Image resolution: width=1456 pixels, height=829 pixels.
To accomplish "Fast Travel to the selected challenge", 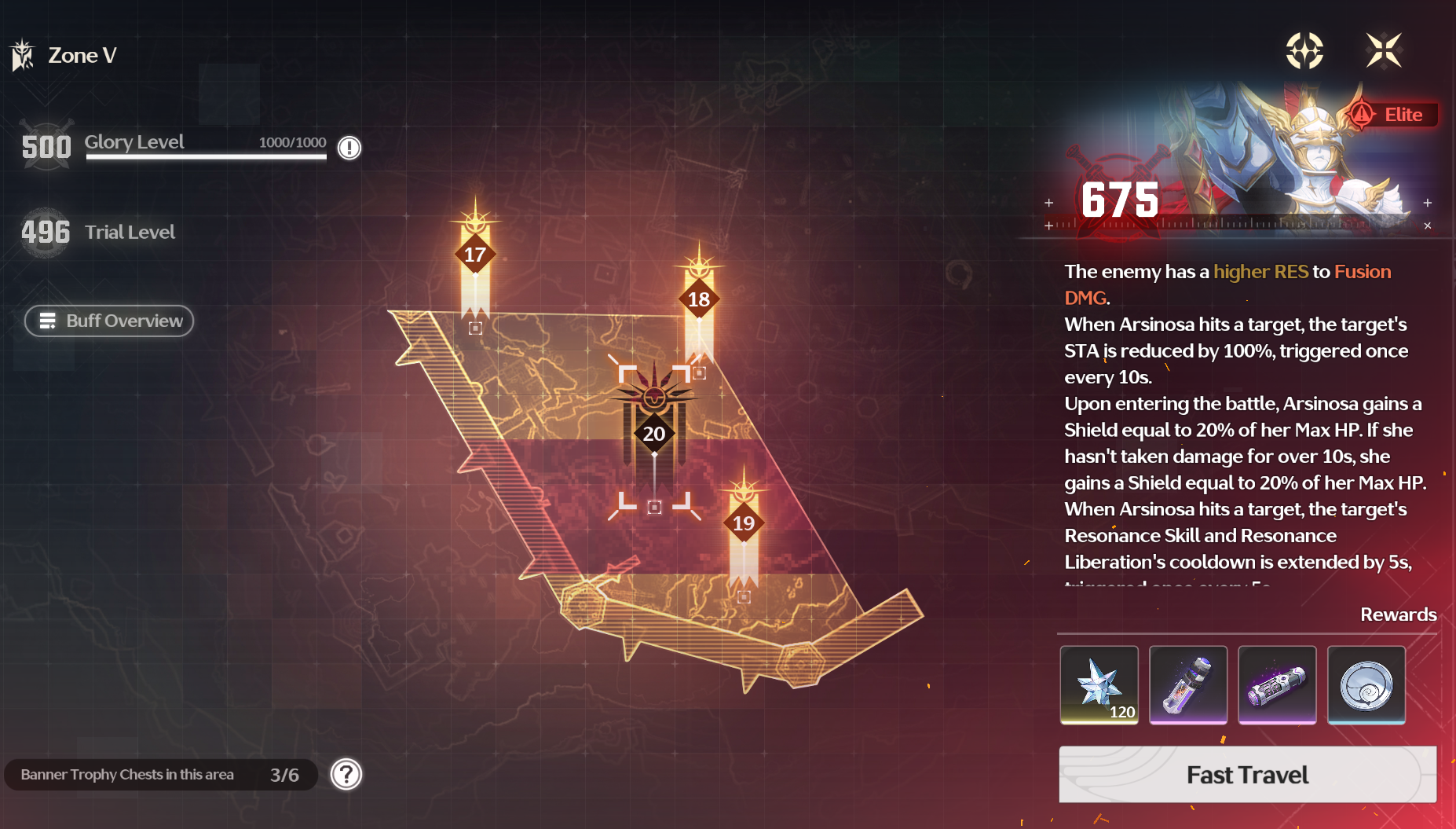I will click(1247, 775).
